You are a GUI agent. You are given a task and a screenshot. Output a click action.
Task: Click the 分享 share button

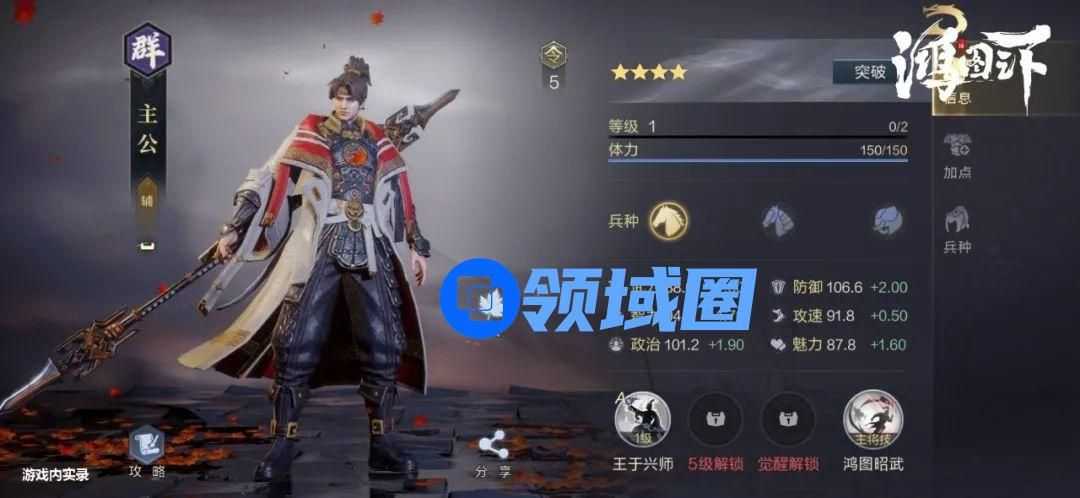pos(493,451)
